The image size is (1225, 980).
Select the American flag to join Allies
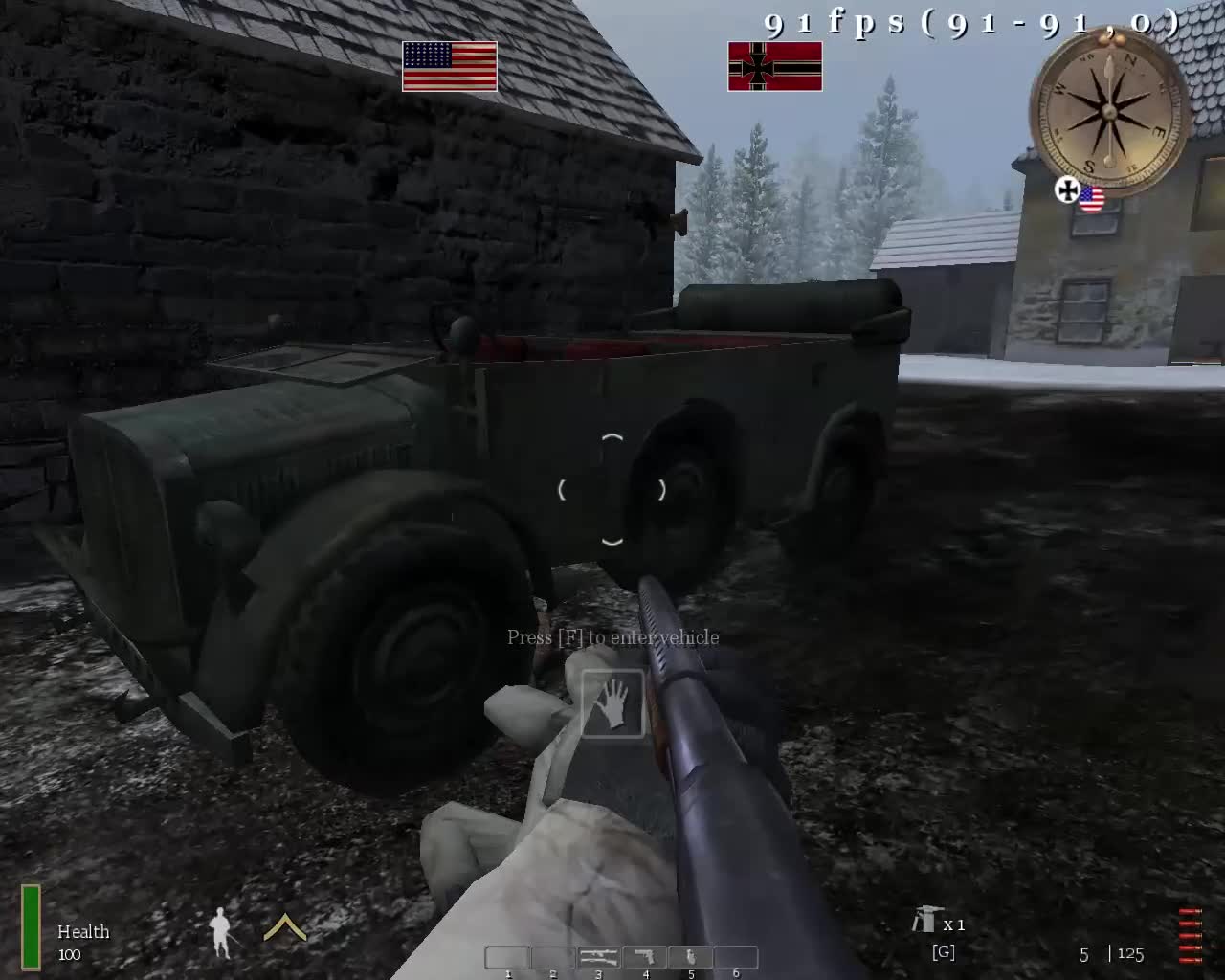click(x=449, y=67)
